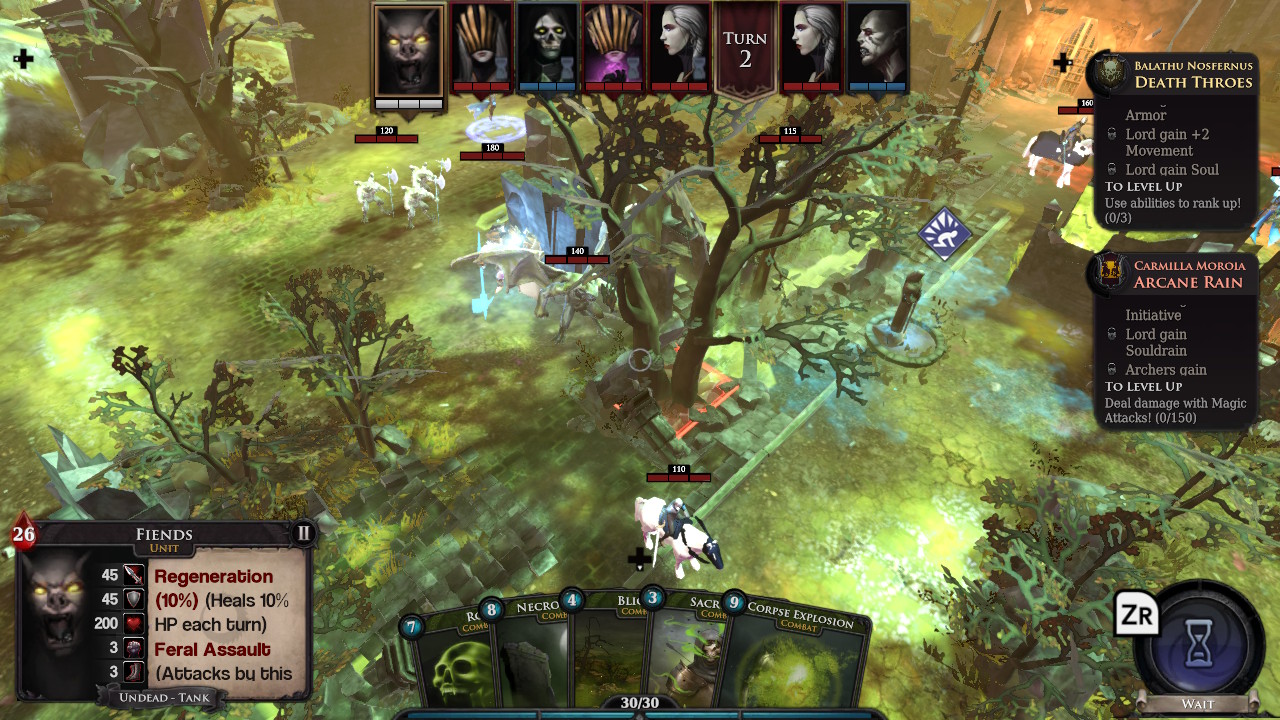The height and width of the screenshot is (720, 1280).
Task: Choose the bald vampire portrait in turn order
Action: (x=877, y=46)
